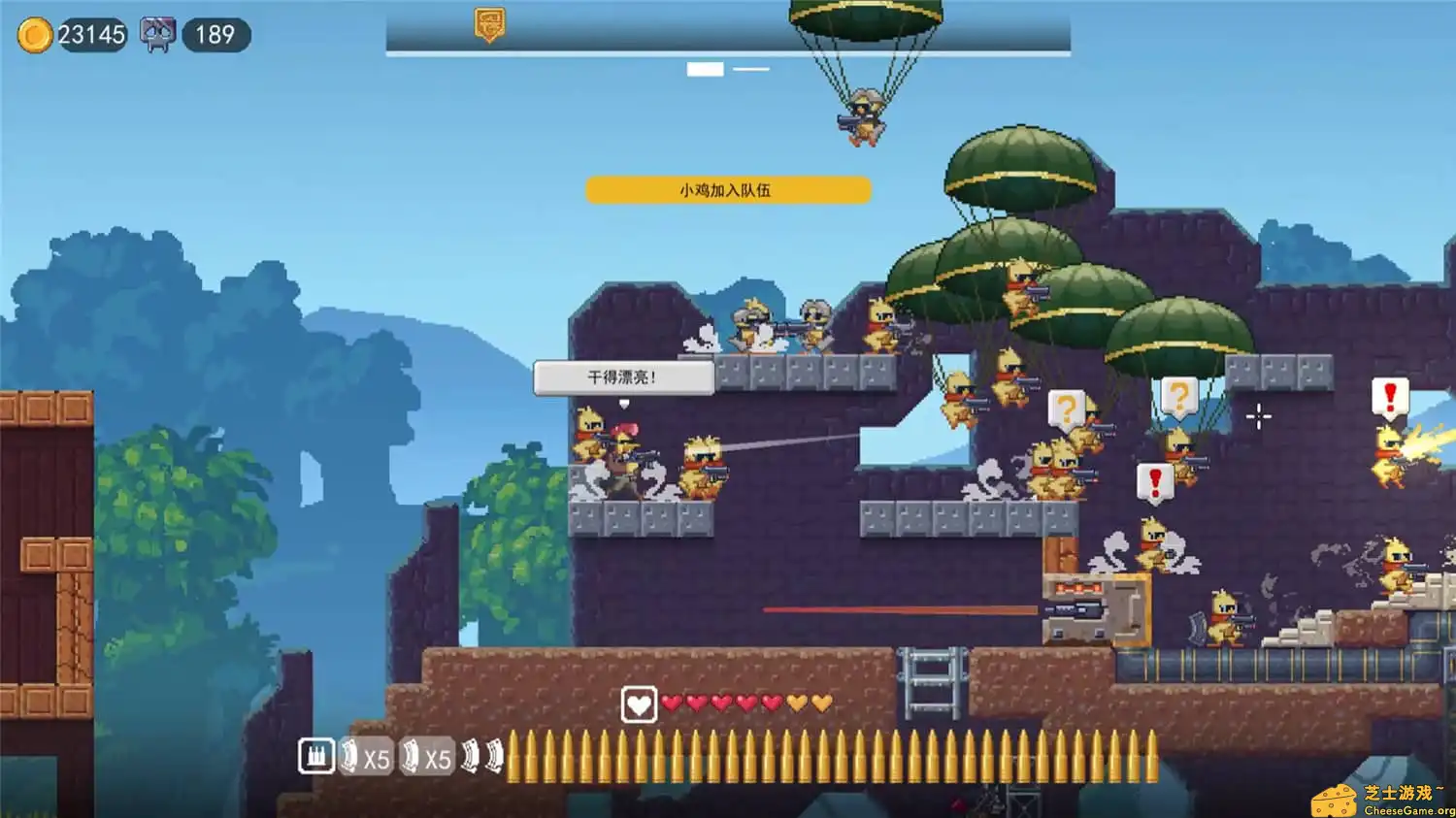Click the first X5 magazine icon
Screen dimensions: 1456x818
366,757
